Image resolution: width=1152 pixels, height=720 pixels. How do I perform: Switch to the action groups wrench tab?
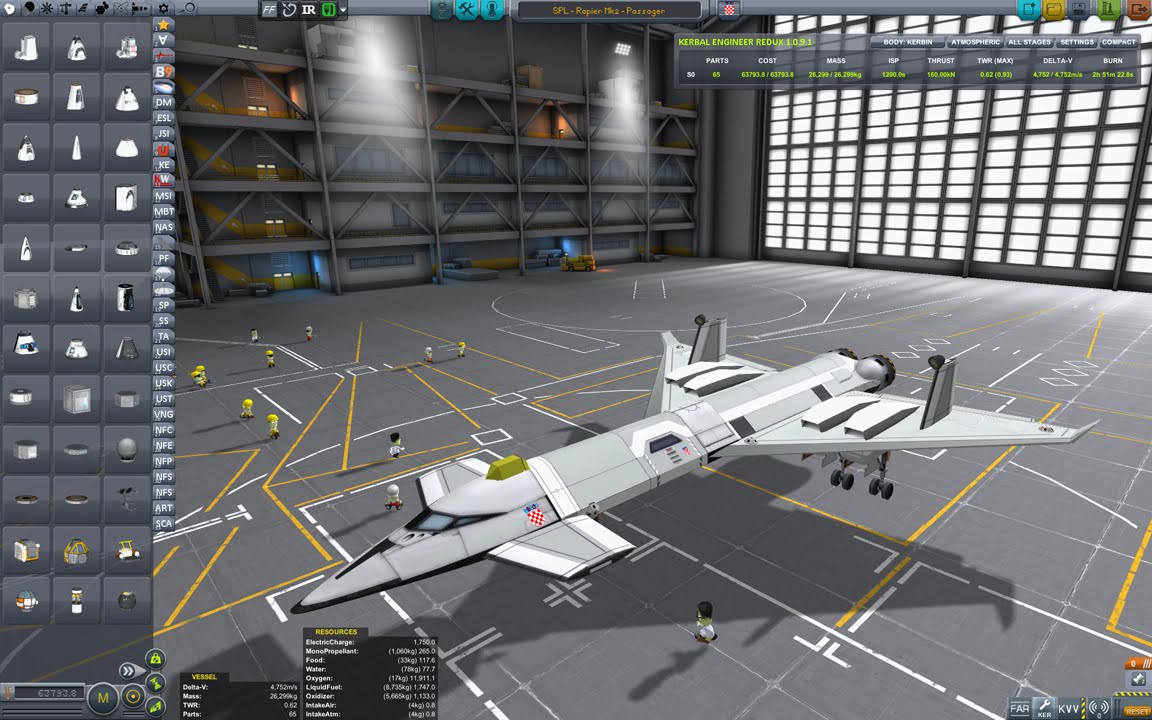point(466,10)
